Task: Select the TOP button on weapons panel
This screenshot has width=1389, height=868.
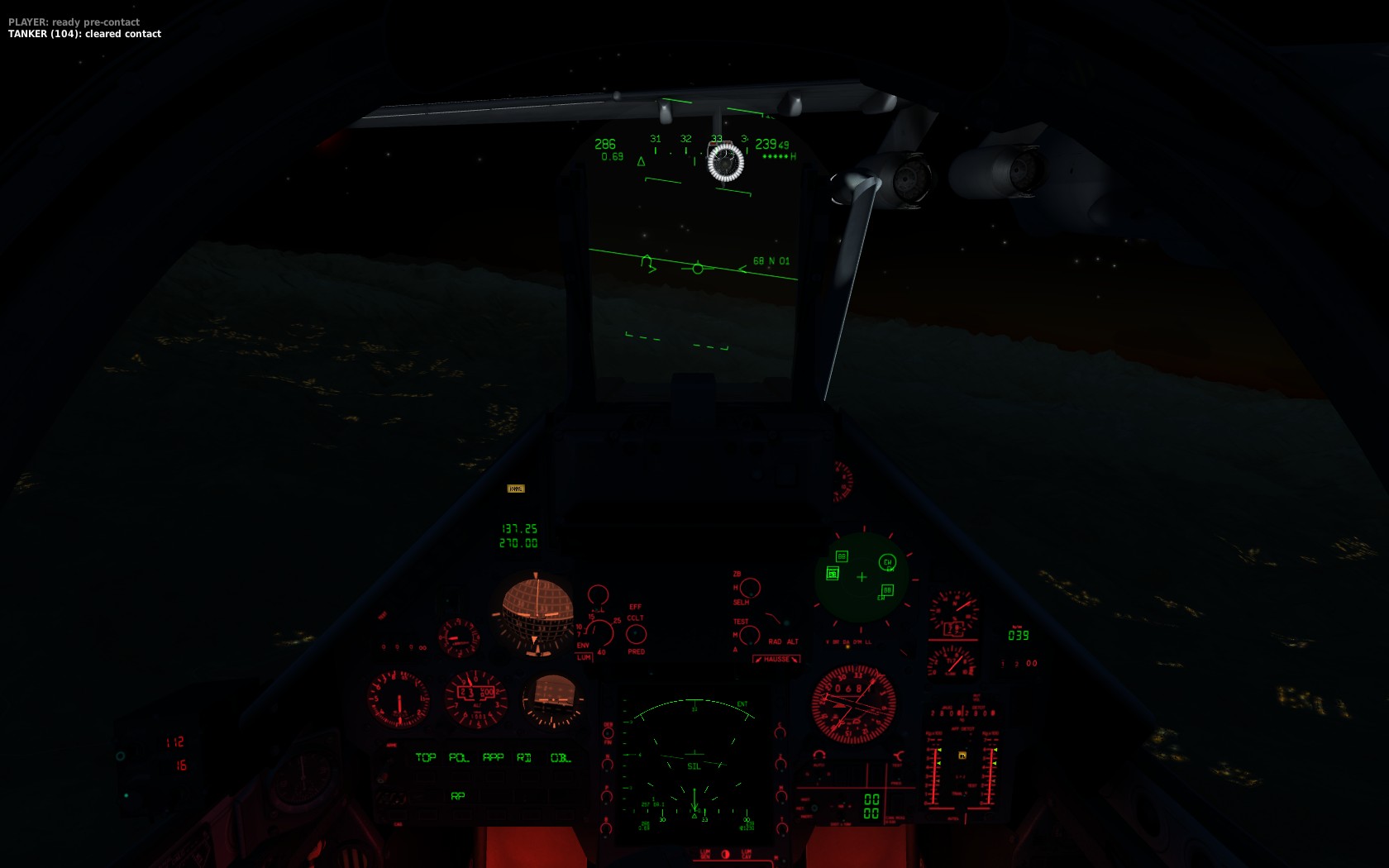Action: tap(426, 757)
